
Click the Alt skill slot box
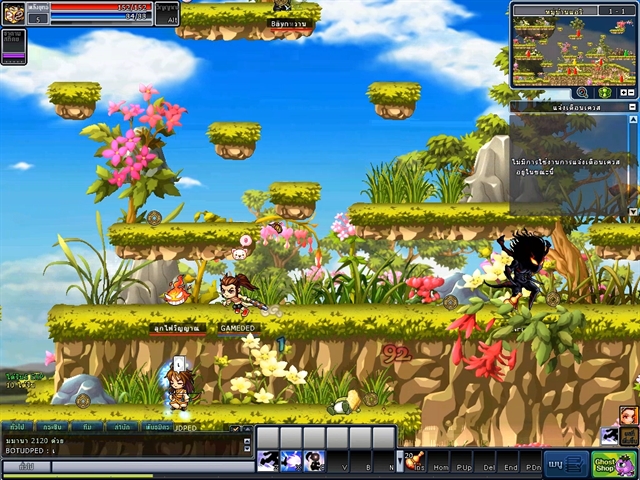pyautogui.click(x=168, y=14)
